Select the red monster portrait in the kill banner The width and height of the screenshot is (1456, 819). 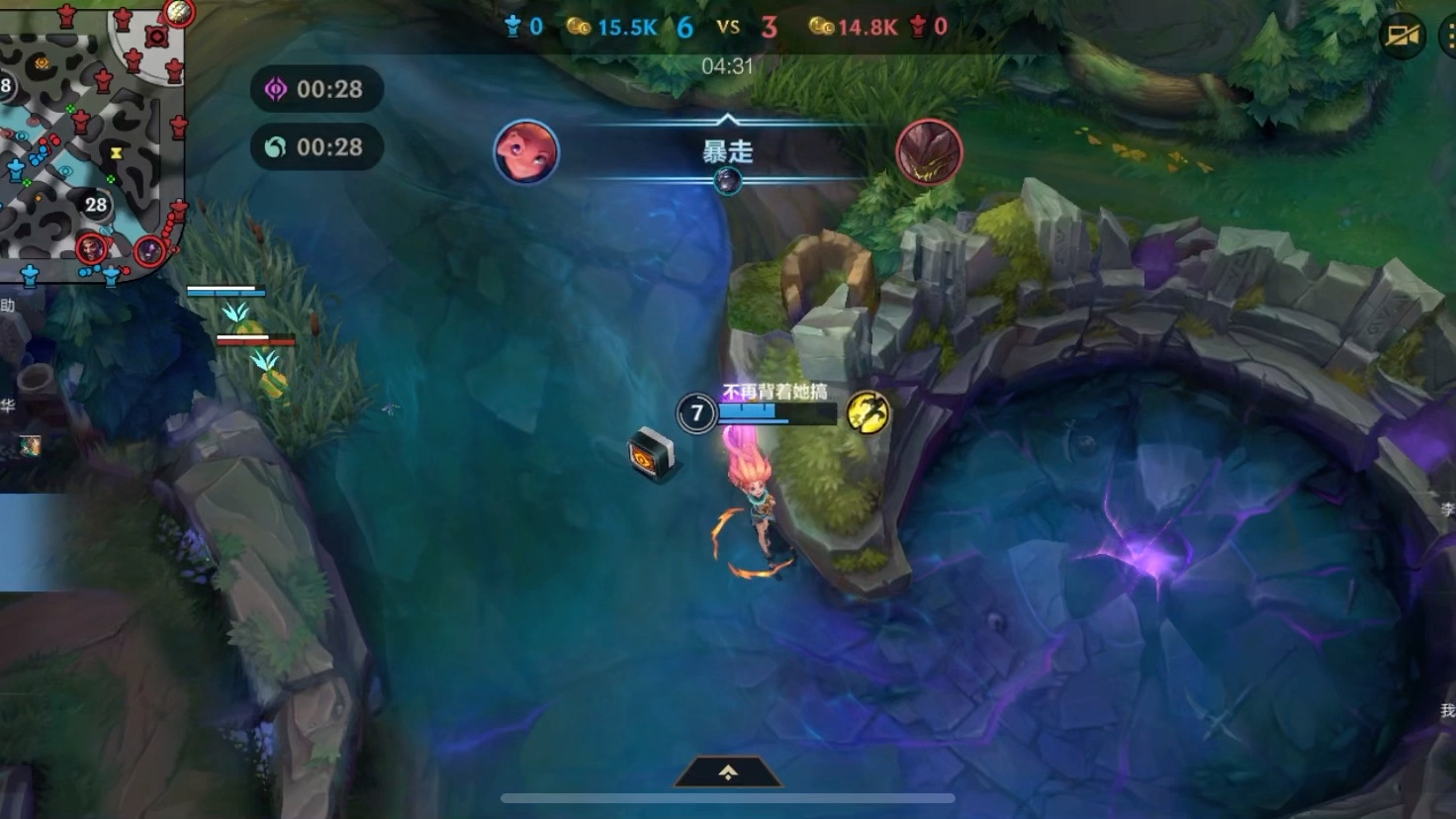[929, 152]
